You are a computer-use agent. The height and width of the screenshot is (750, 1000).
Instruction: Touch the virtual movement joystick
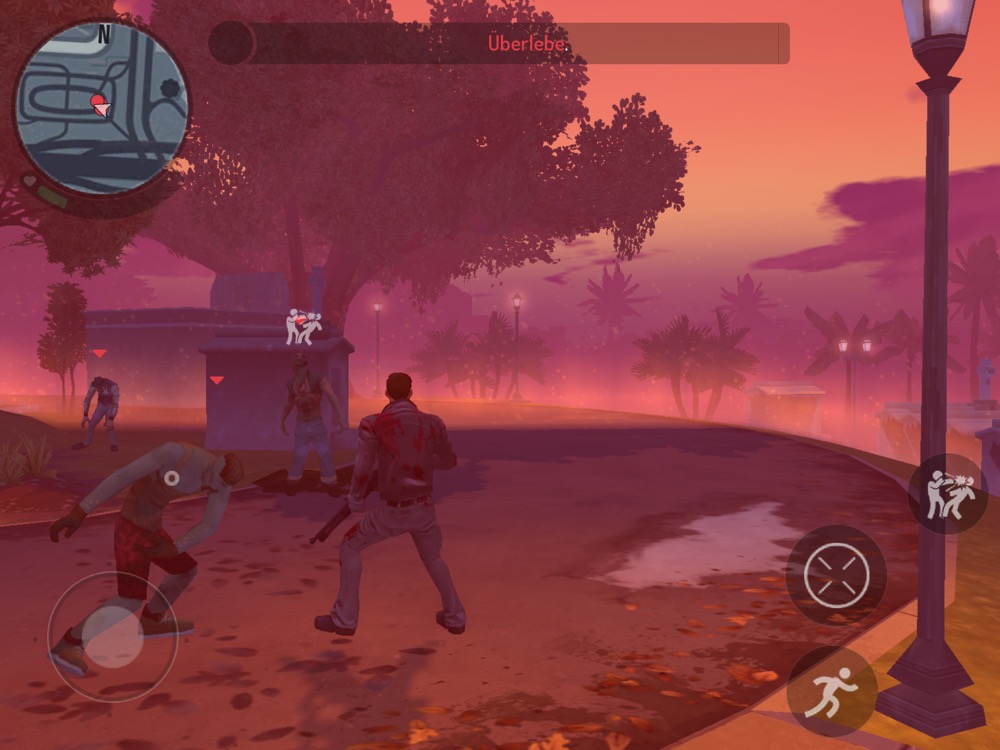click(x=112, y=636)
